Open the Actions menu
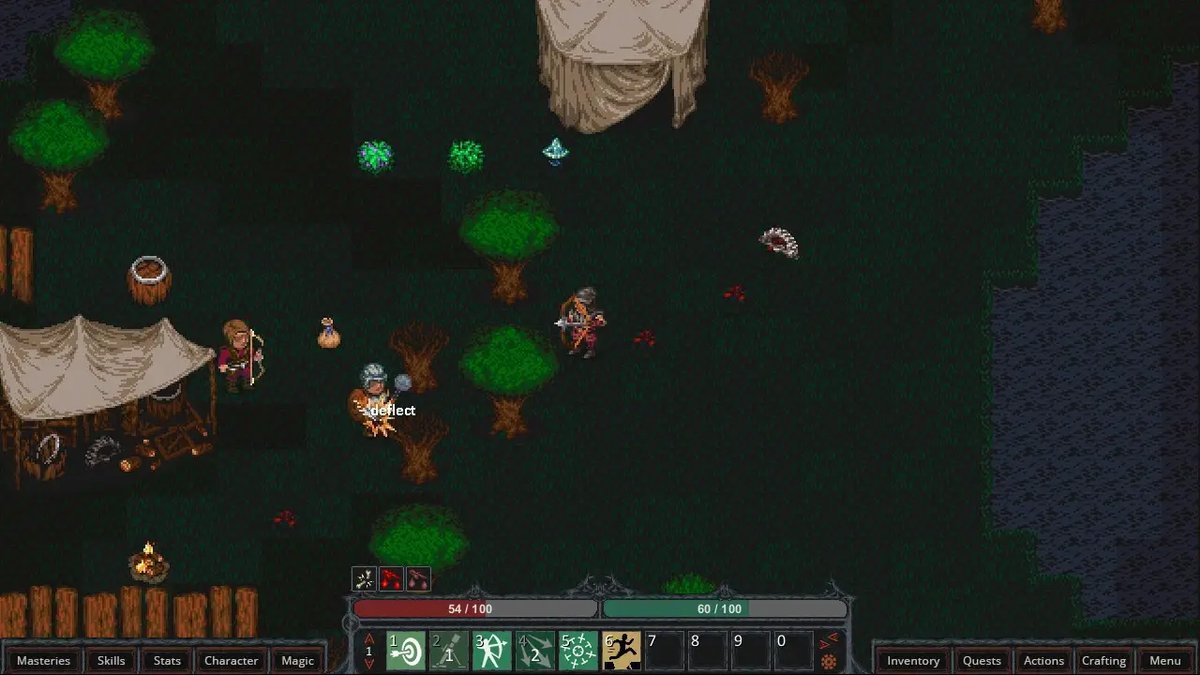 (x=1043, y=660)
